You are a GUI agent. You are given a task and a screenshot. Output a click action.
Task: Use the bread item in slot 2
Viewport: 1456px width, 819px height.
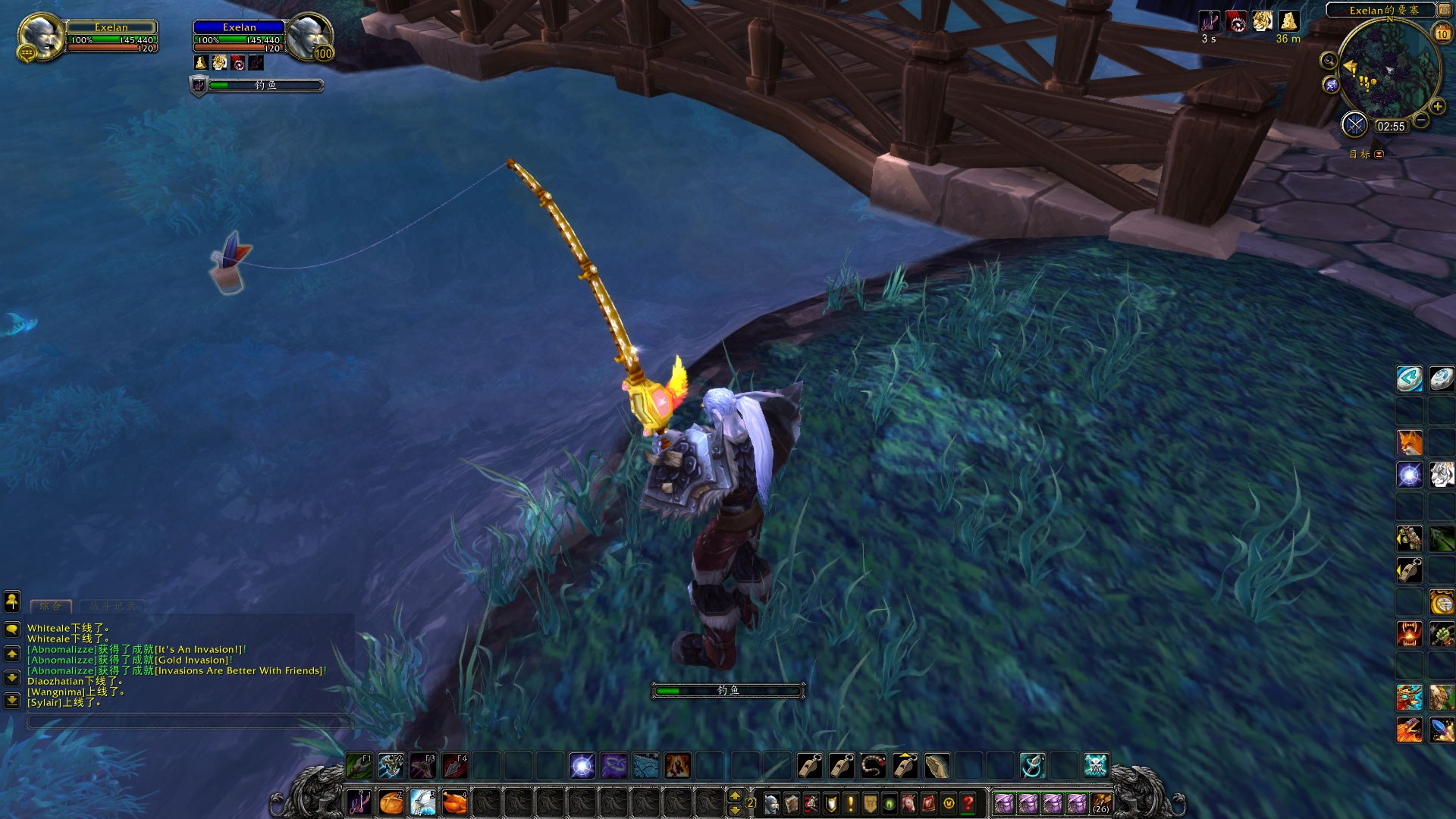click(x=391, y=802)
